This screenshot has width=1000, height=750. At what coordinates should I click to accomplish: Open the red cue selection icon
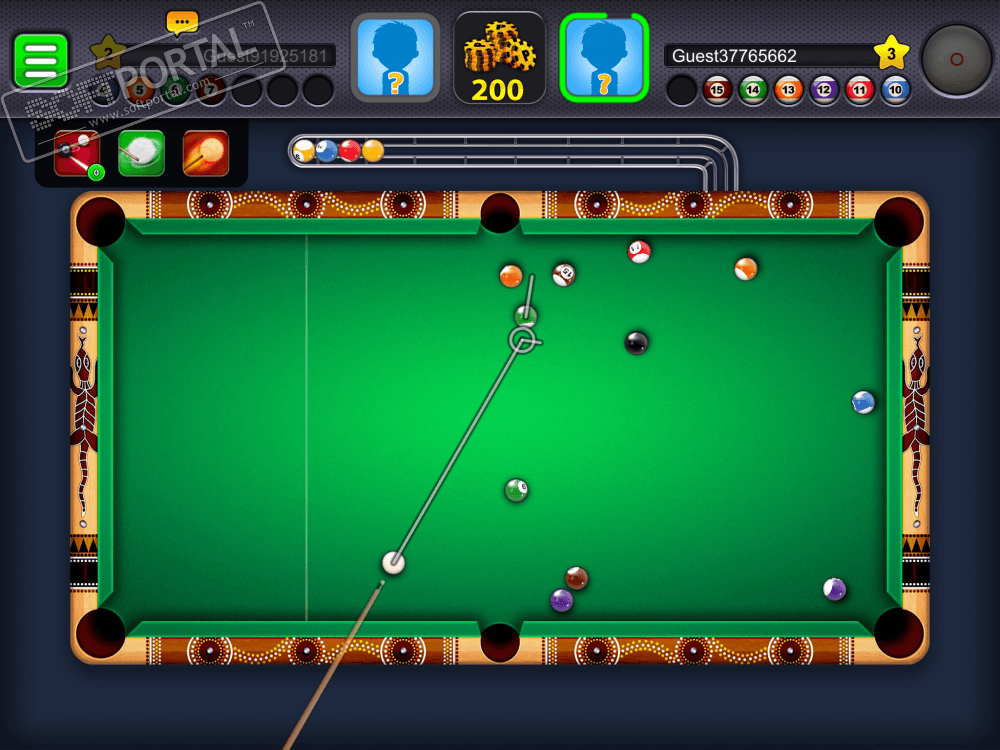coord(77,154)
